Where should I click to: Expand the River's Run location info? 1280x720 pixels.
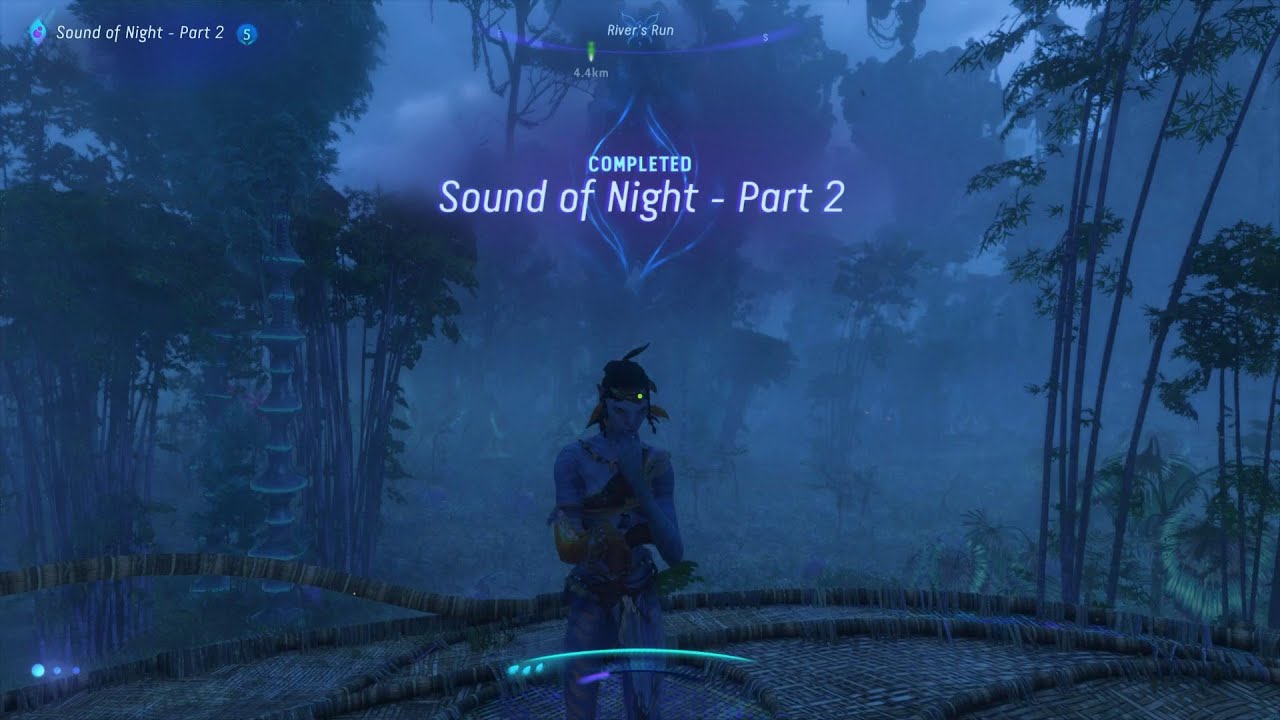point(640,30)
